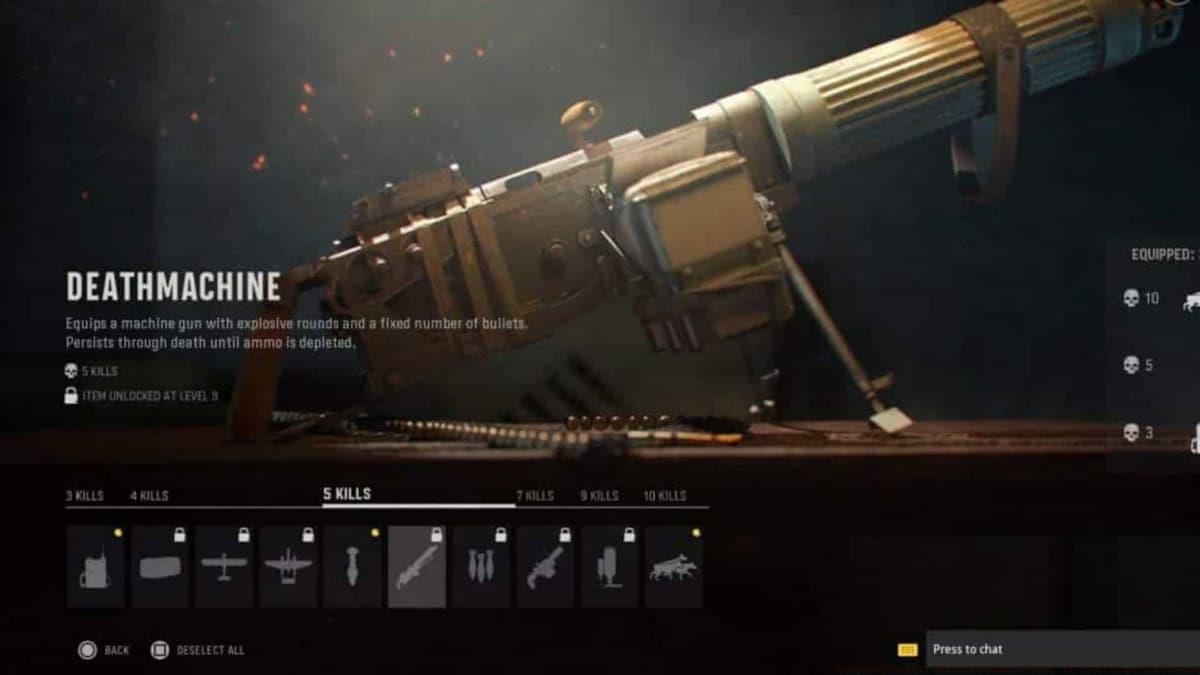Select the single-fuselage Spy Plane killstreak
The width and height of the screenshot is (1200, 675).
224,567
